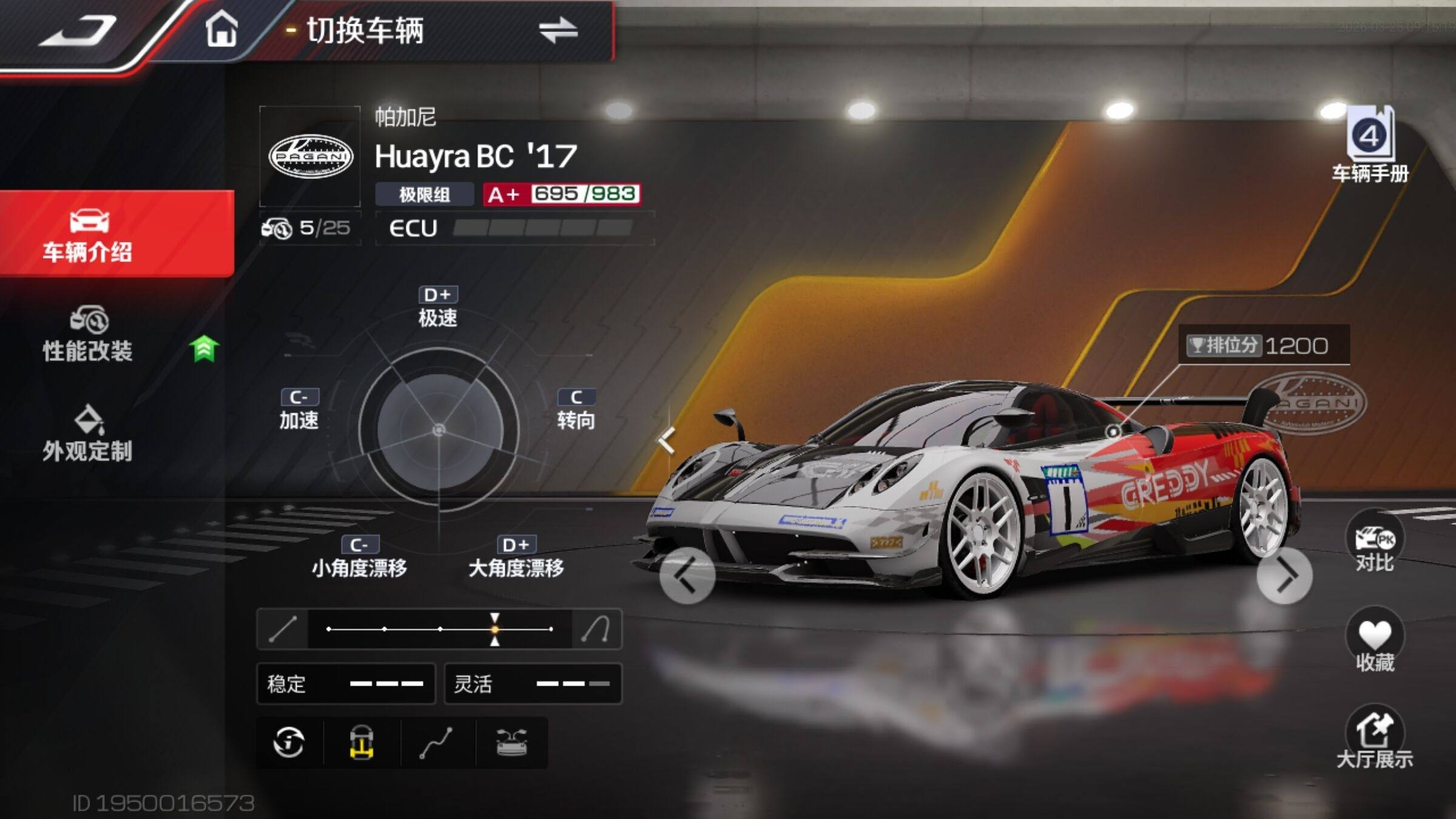This screenshot has height=819, width=1456.
Task: Select the yellow car chassis icon
Action: pos(362,743)
